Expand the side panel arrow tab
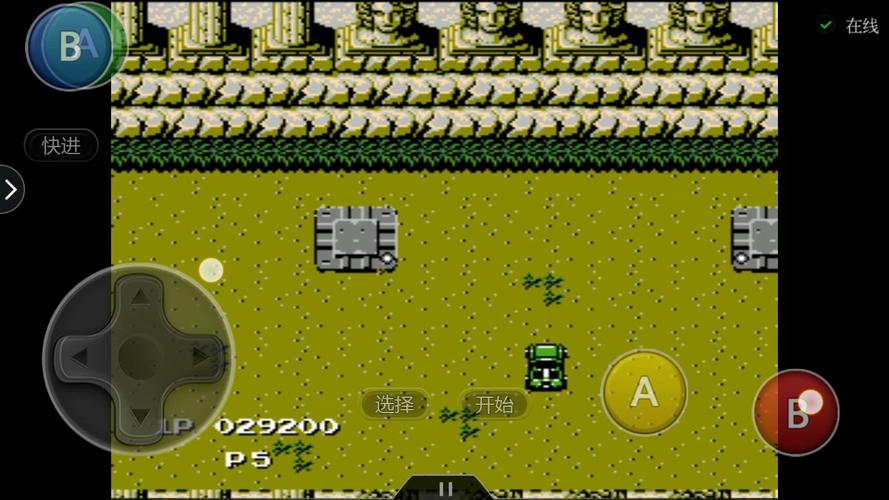Image resolution: width=889 pixels, height=500 pixels. (11, 189)
